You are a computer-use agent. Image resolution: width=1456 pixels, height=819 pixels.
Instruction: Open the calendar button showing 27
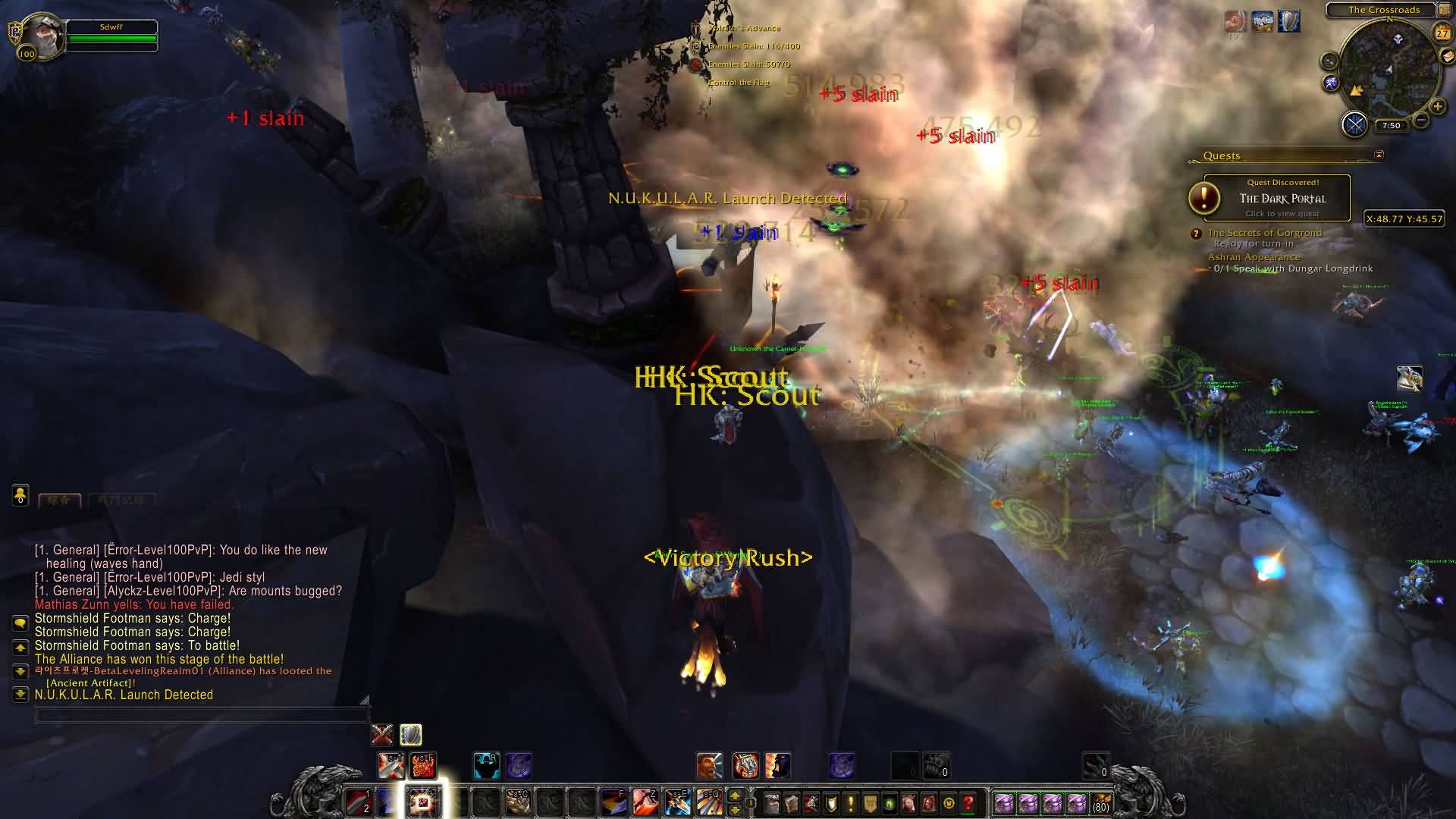[1442, 33]
